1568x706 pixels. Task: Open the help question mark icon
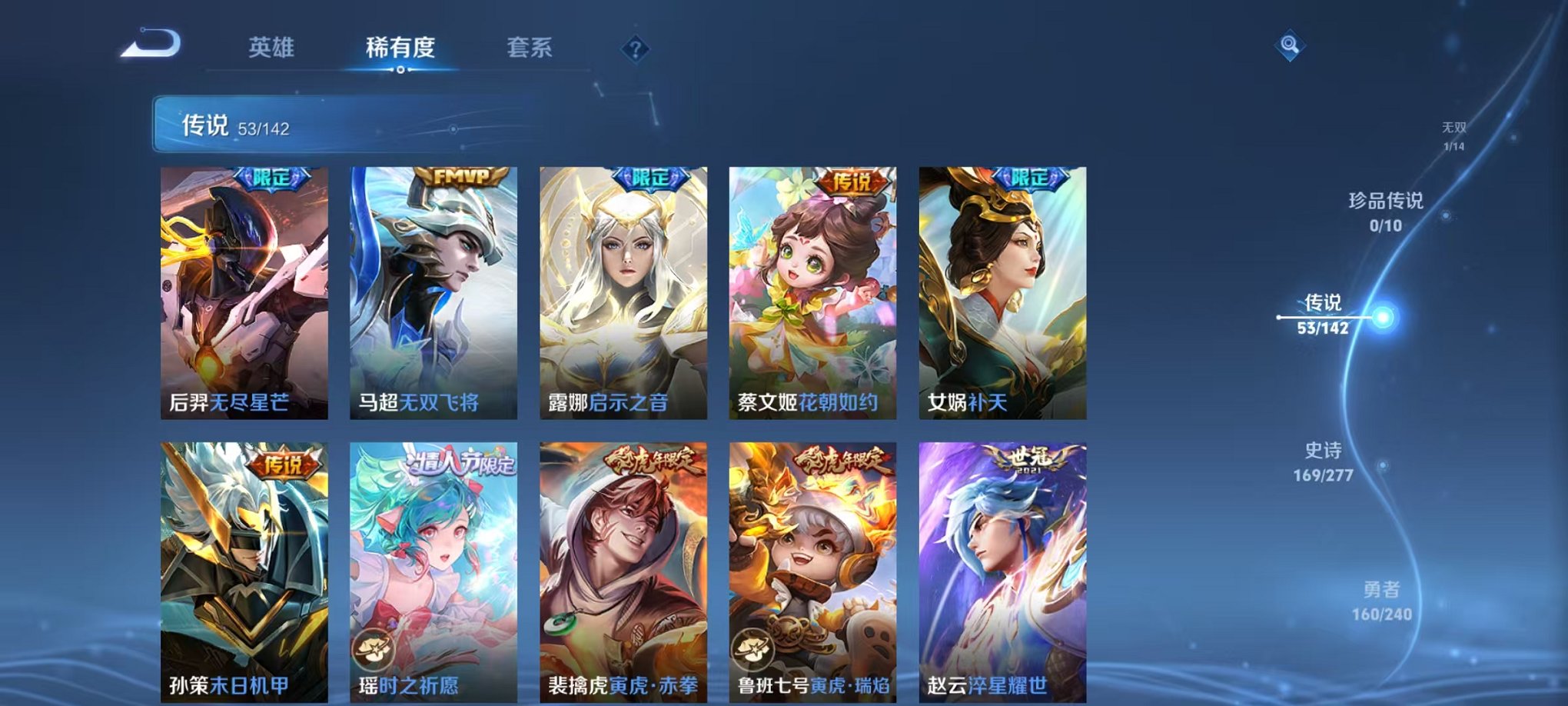[x=634, y=50]
